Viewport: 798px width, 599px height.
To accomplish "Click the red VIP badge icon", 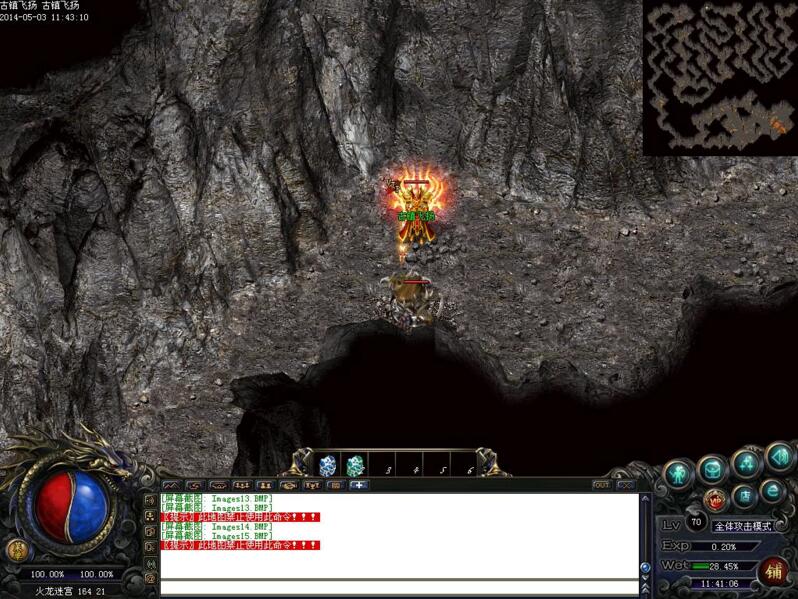I will (x=716, y=498).
